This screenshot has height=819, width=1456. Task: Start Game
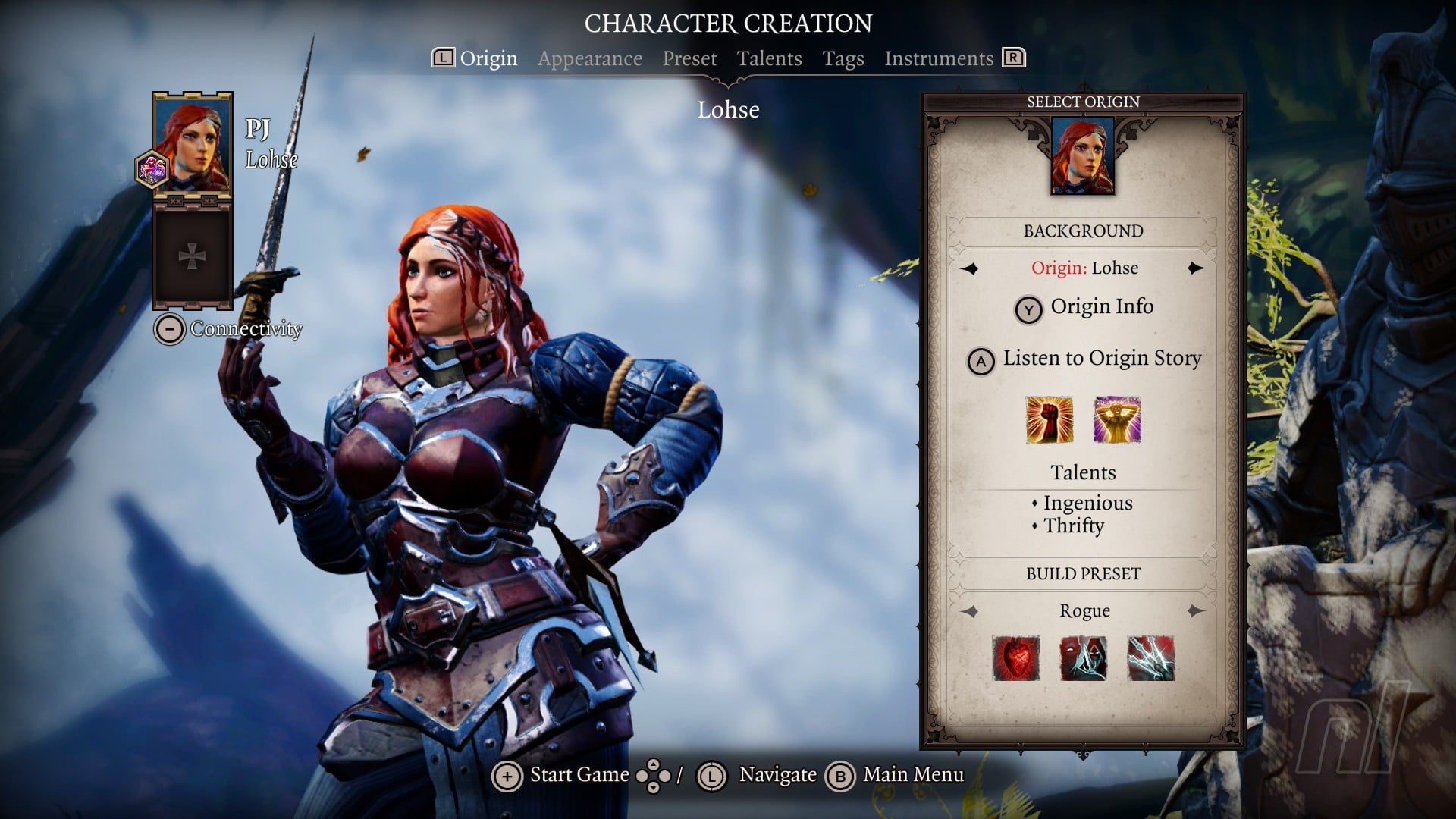point(561,776)
